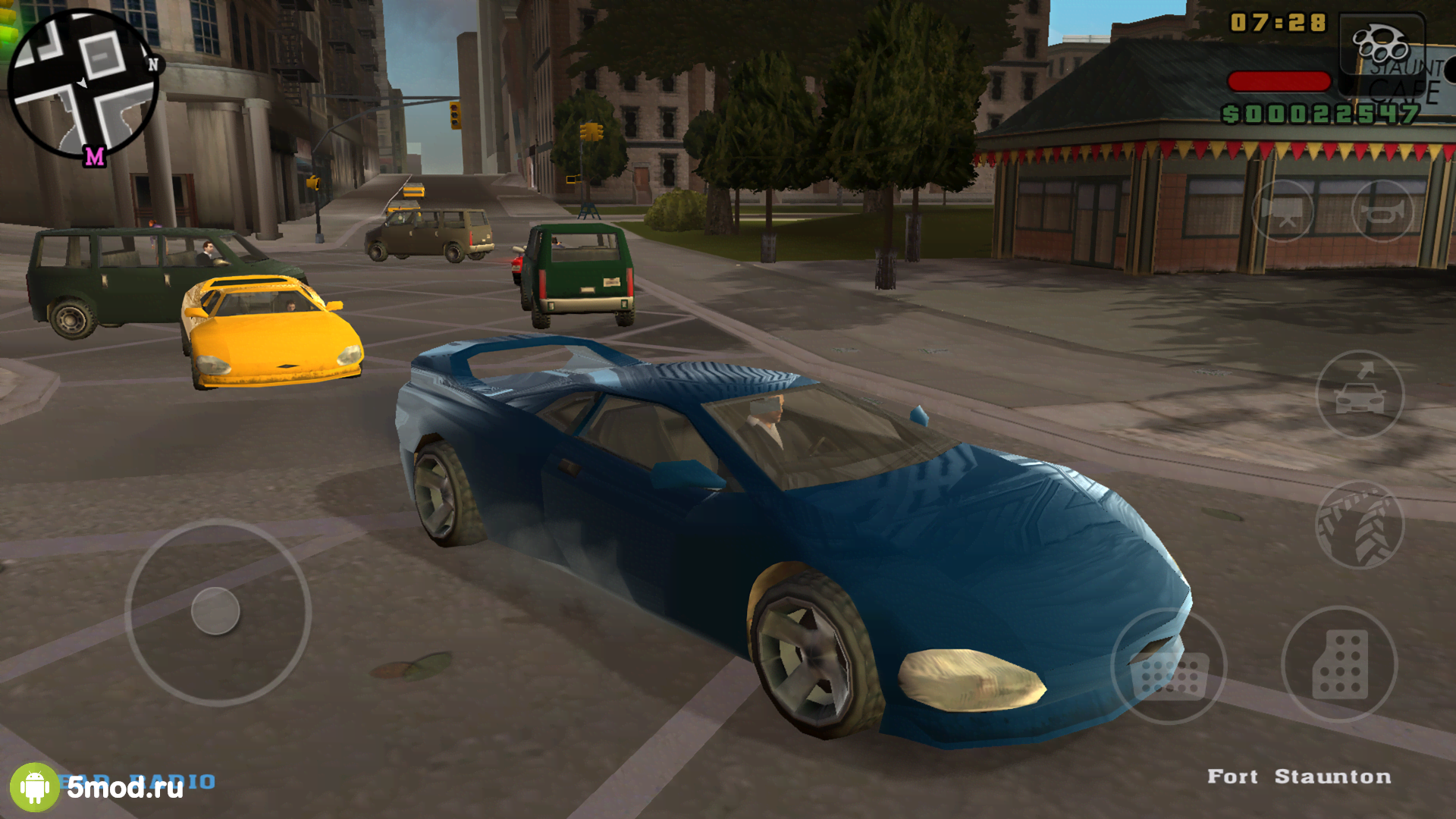Honk using the horn button

[x=1382, y=211]
